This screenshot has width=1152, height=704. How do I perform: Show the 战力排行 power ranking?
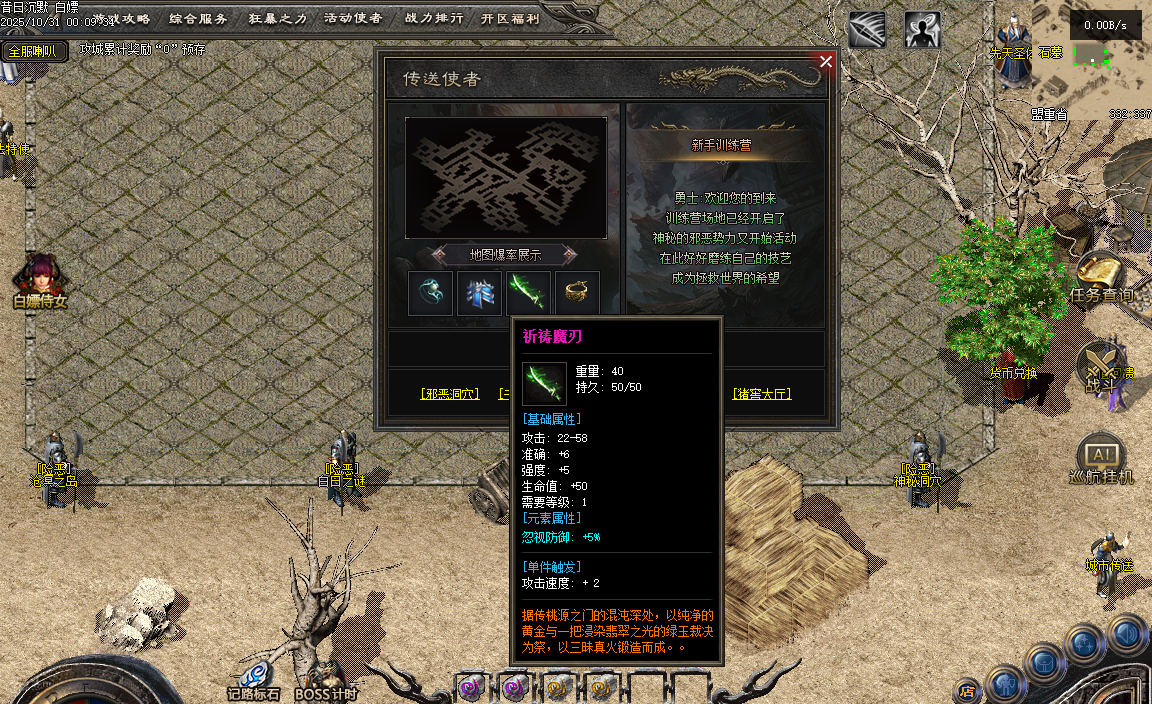pos(433,18)
